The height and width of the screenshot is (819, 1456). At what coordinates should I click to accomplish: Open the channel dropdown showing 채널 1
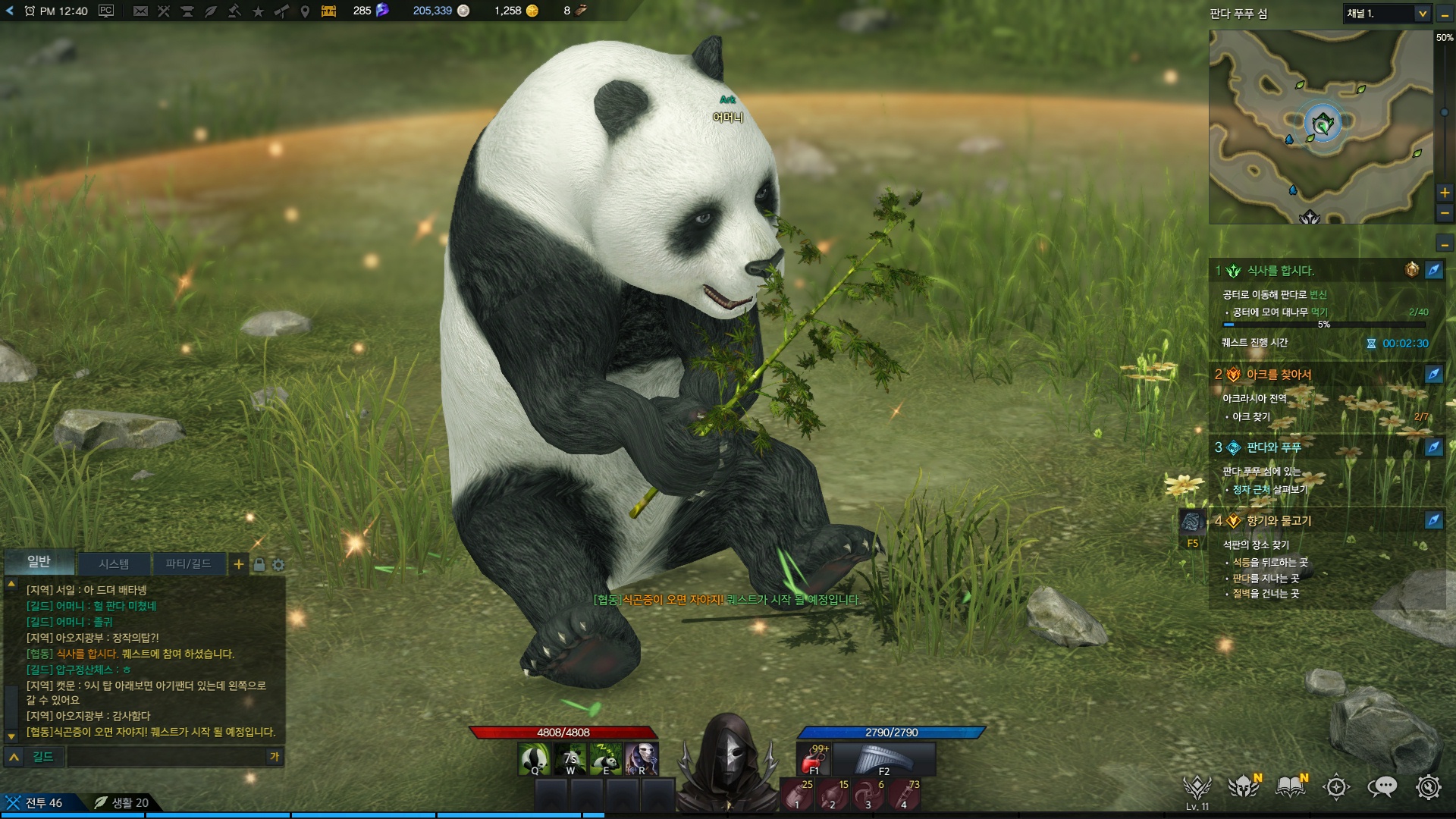pyautogui.click(x=1387, y=14)
